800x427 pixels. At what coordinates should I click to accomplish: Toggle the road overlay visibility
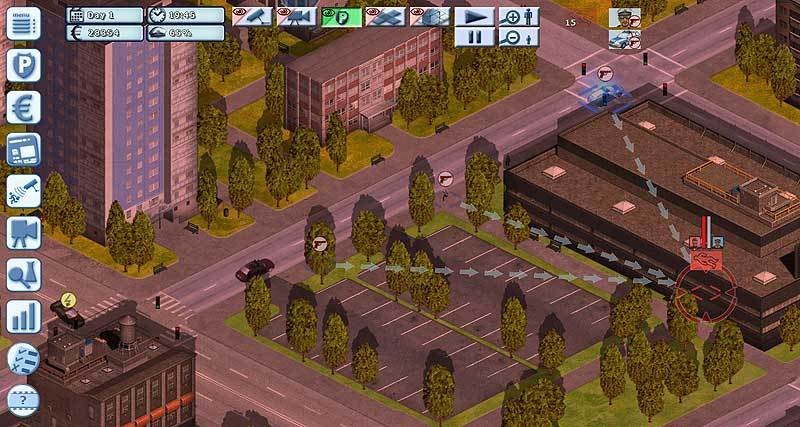384,16
